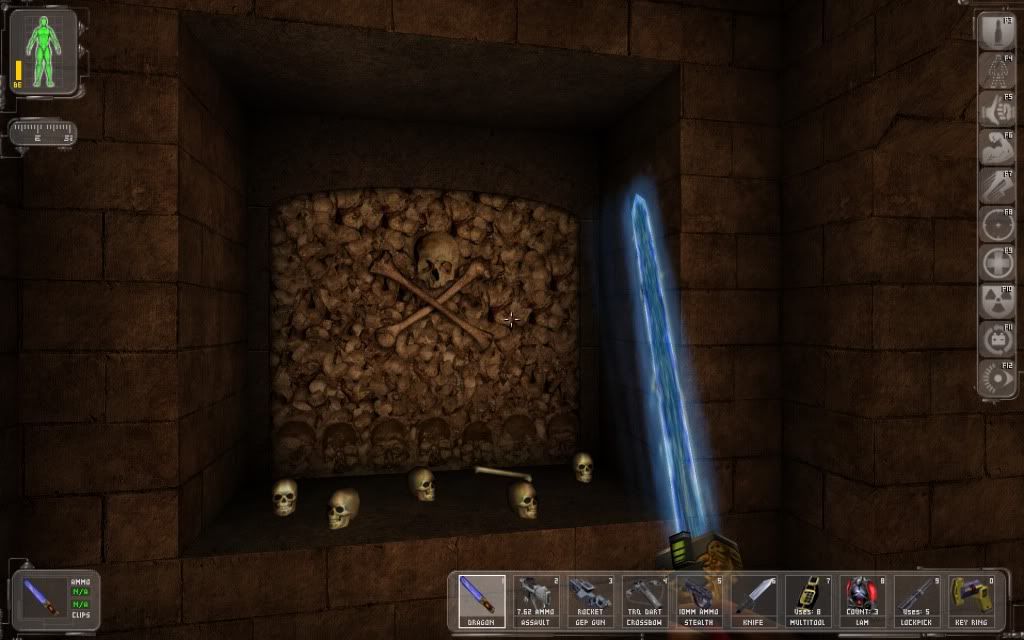This screenshot has width=1024, height=640.
Task: Activate the F5 fist augmentation
Action: point(995,108)
